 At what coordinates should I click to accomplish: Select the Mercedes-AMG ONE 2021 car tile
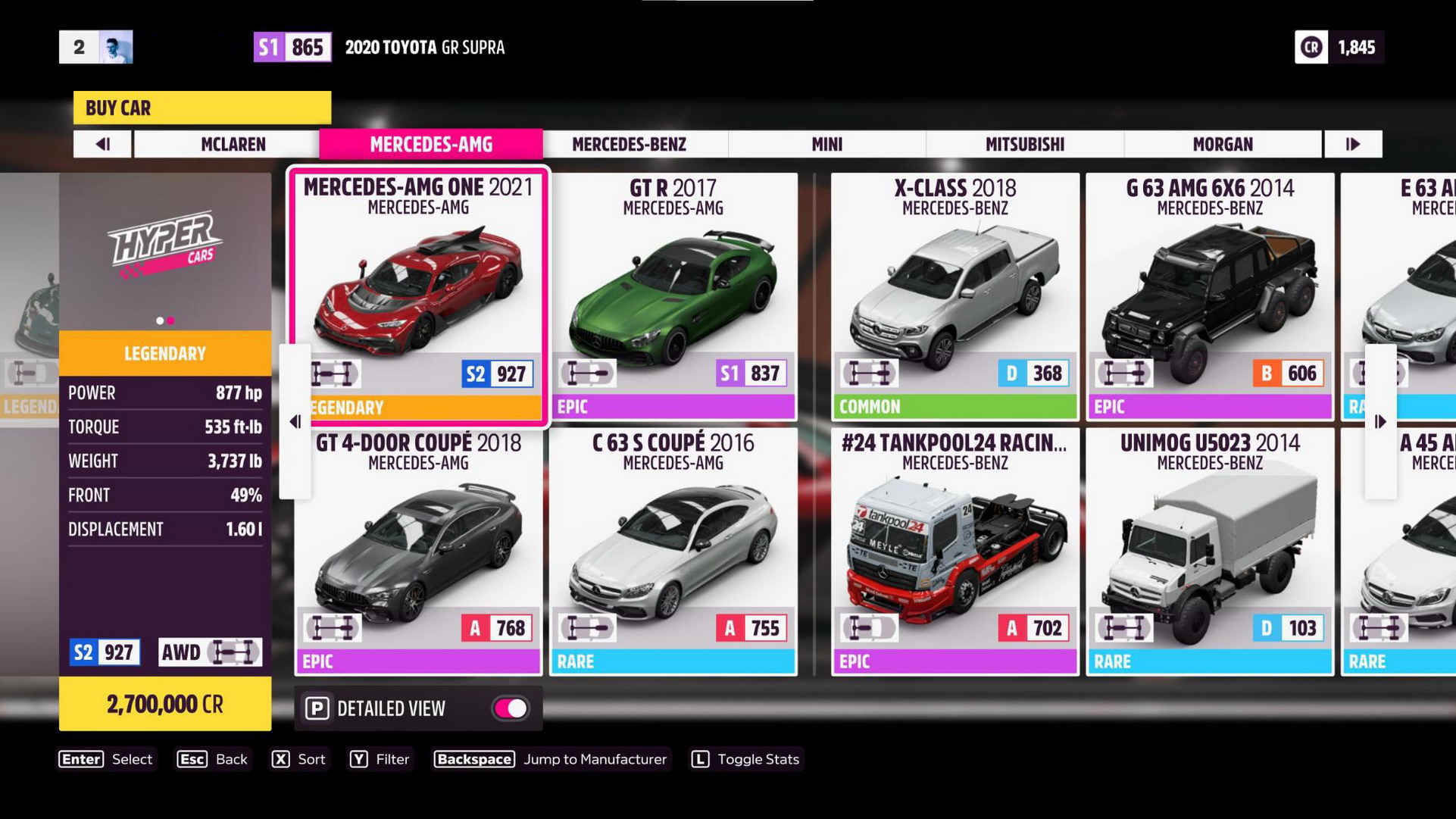point(418,295)
